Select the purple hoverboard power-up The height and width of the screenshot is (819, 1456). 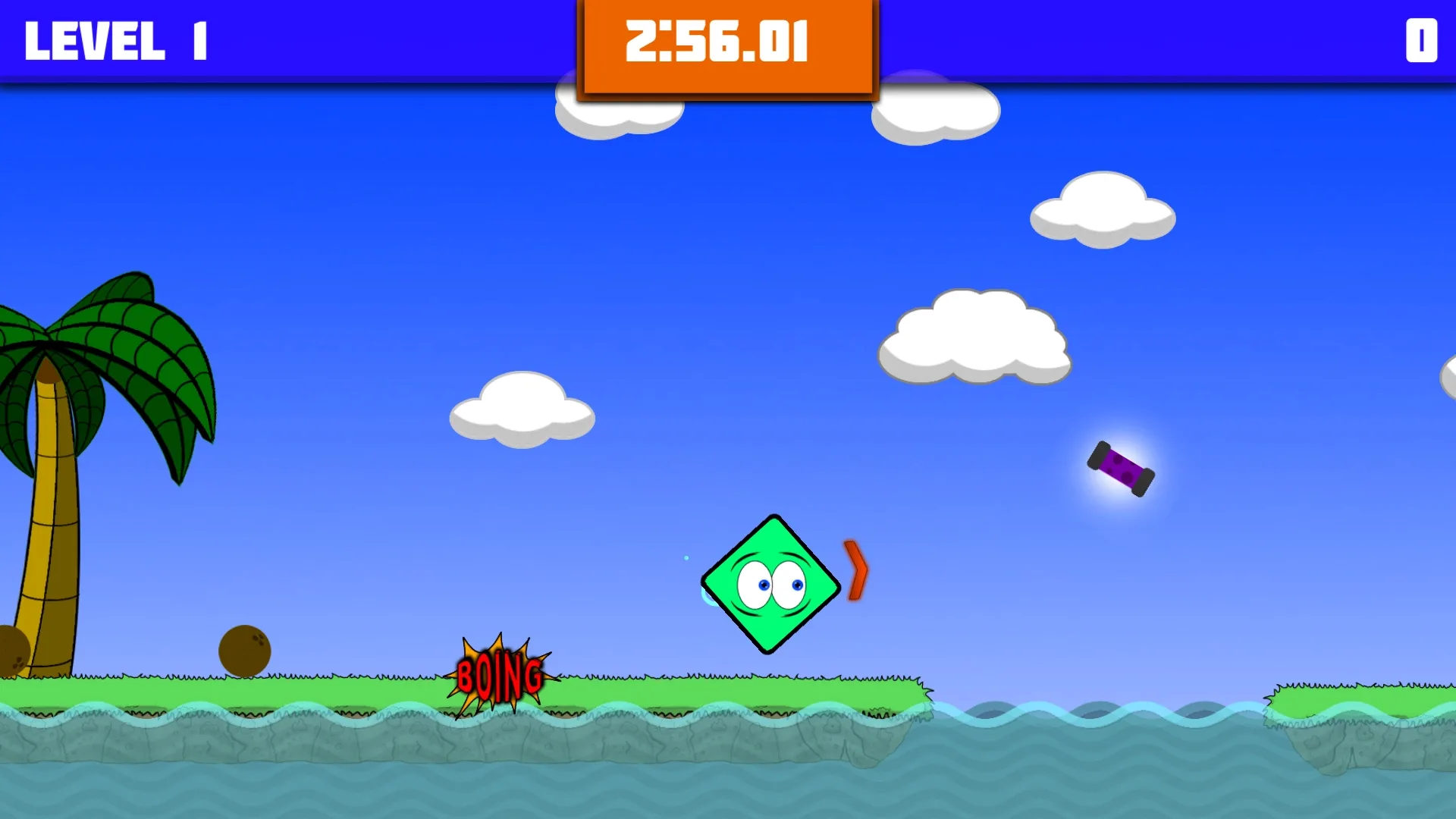(1122, 469)
